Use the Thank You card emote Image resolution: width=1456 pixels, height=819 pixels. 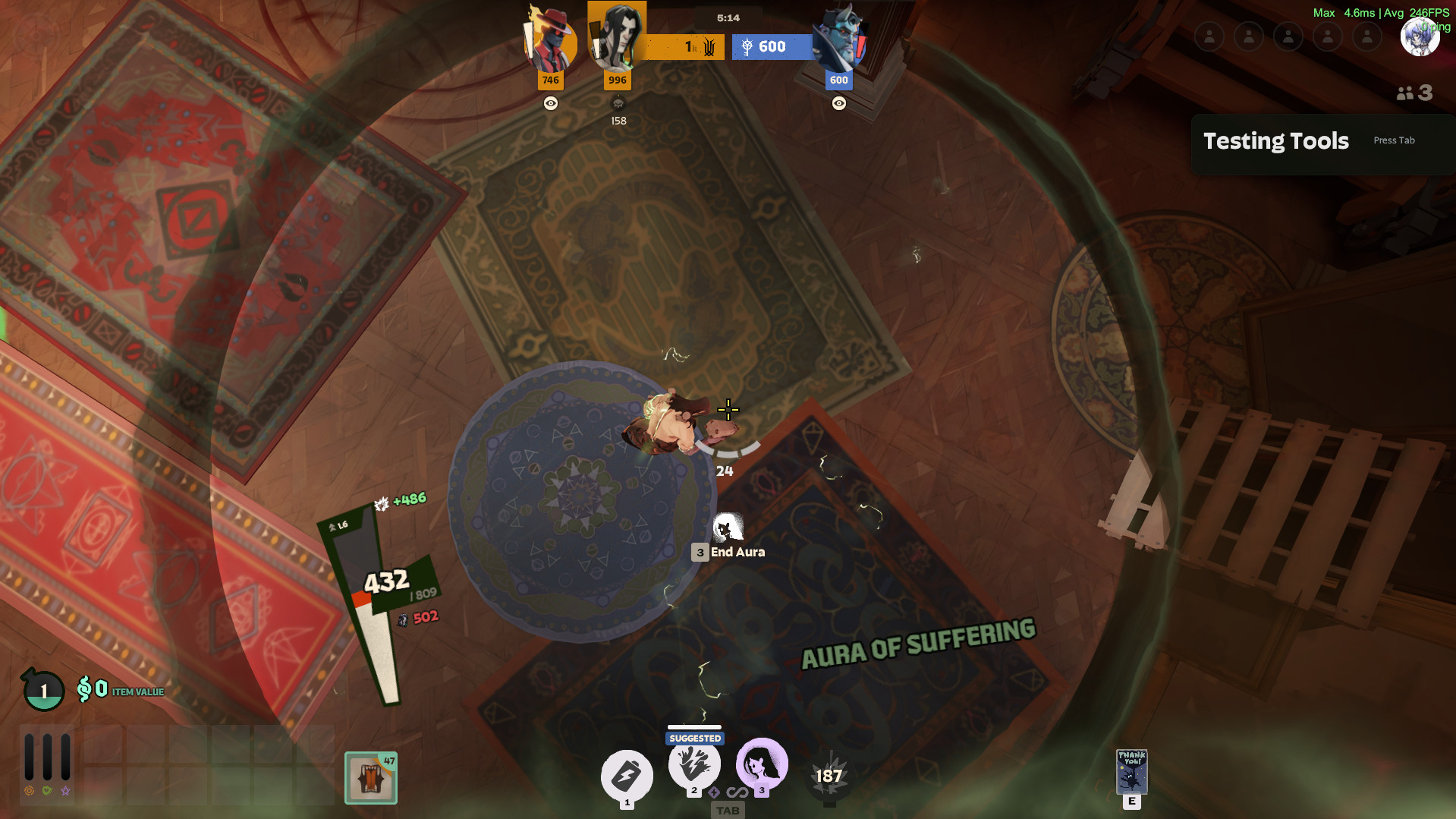coord(1131,772)
